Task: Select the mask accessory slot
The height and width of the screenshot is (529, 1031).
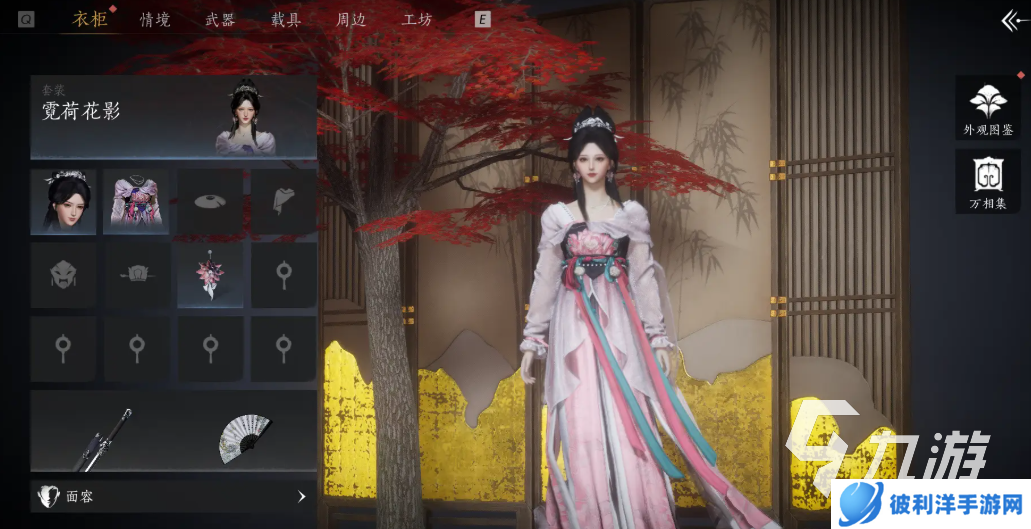Action: pos(63,275)
